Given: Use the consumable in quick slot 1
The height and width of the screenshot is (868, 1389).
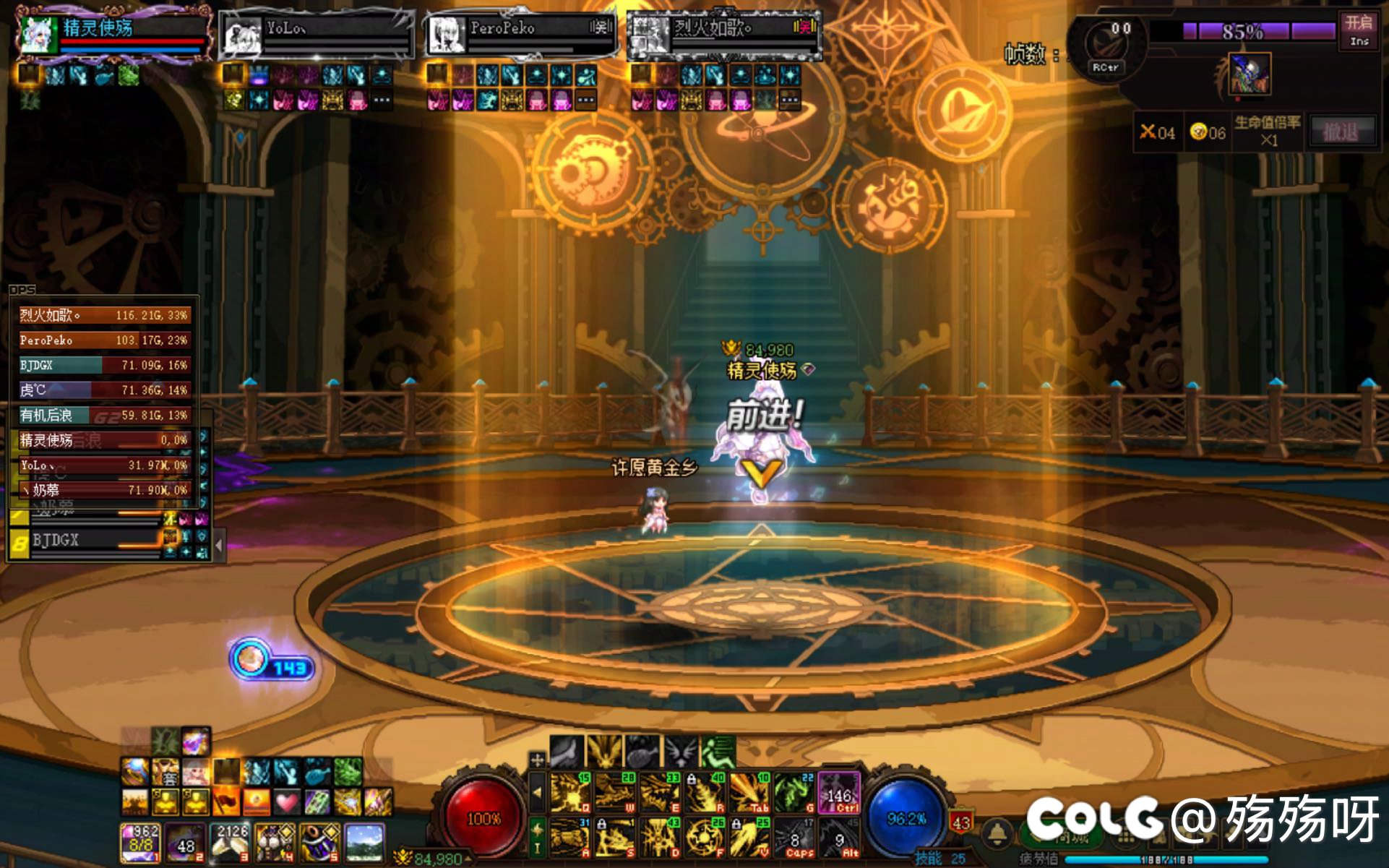Looking at the screenshot, I should (x=140, y=842).
